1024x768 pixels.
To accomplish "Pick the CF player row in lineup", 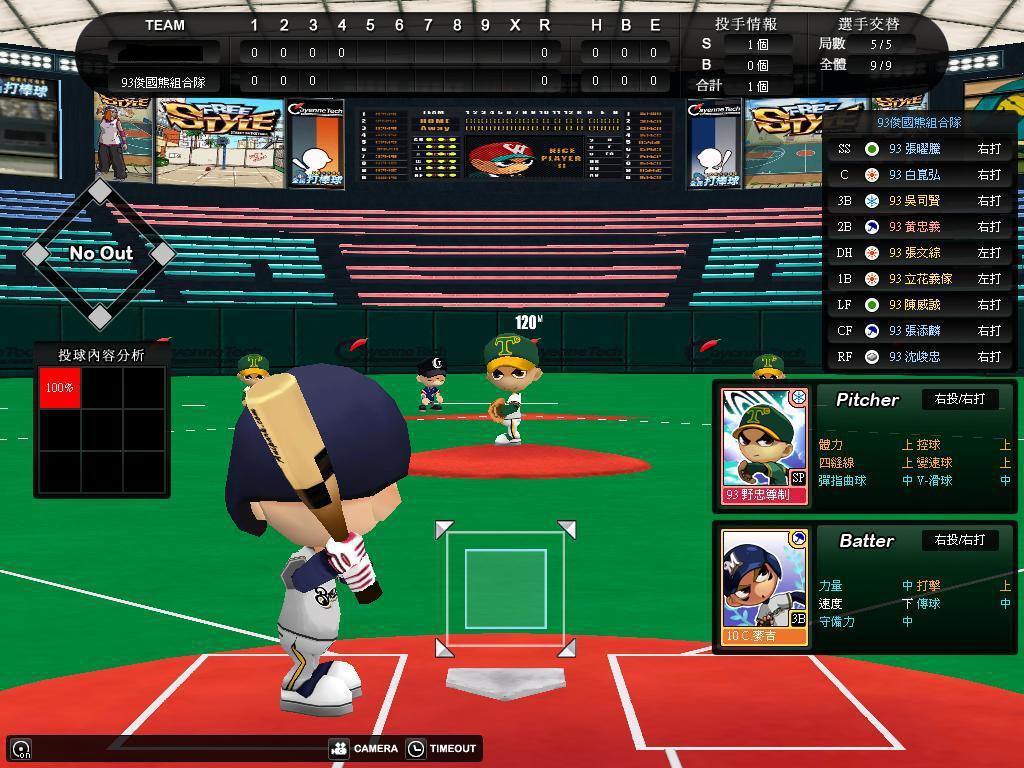I will pyautogui.click(x=920, y=330).
